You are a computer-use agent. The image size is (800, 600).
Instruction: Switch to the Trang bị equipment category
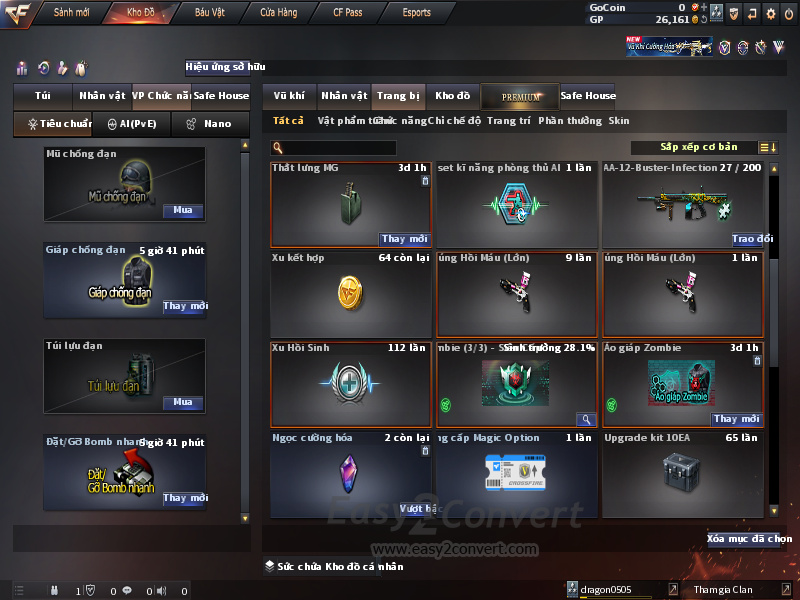pyautogui.click(x=400, y=96)
